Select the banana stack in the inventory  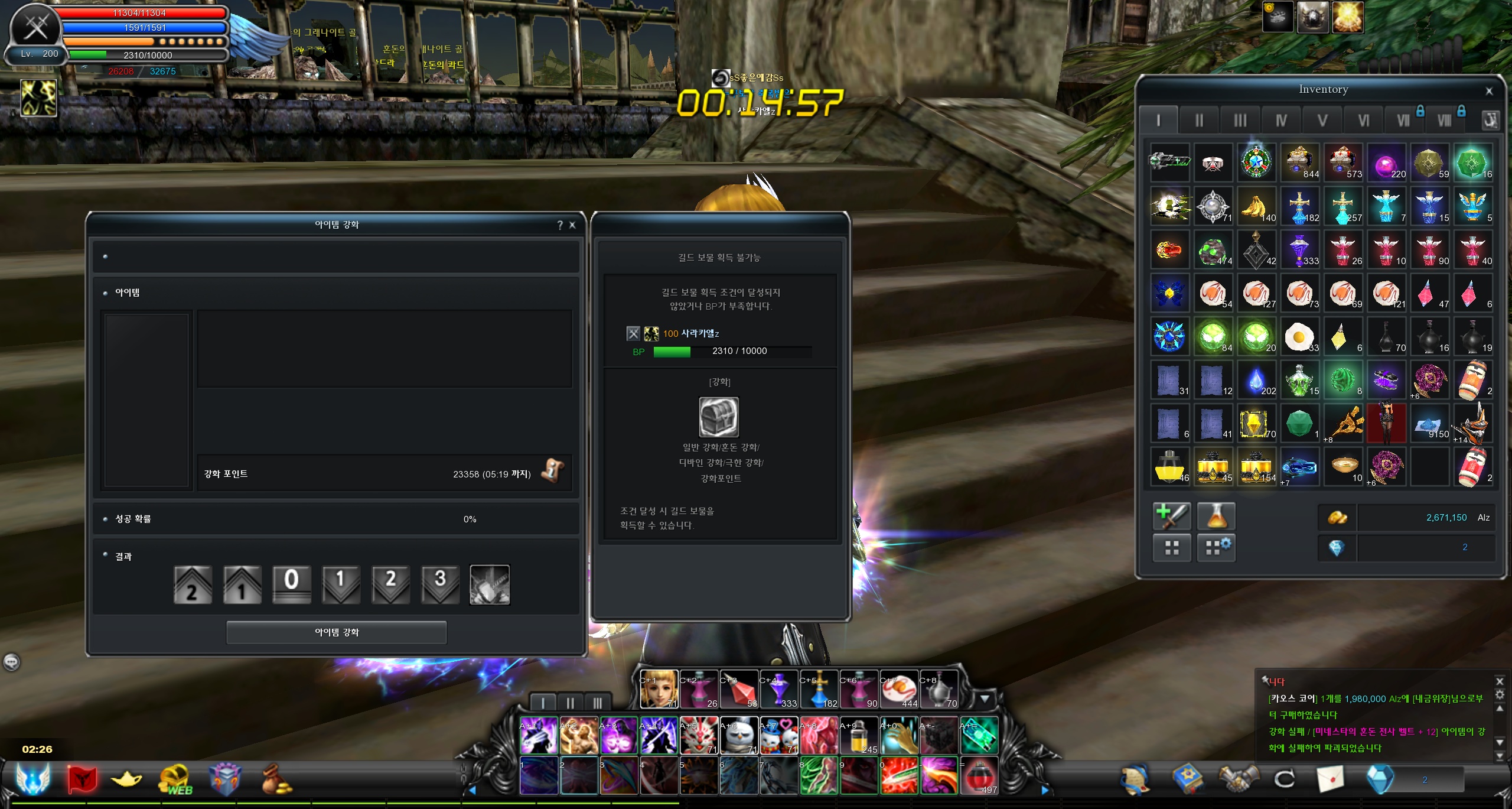pyautogui.click(x=1256, y=206)
